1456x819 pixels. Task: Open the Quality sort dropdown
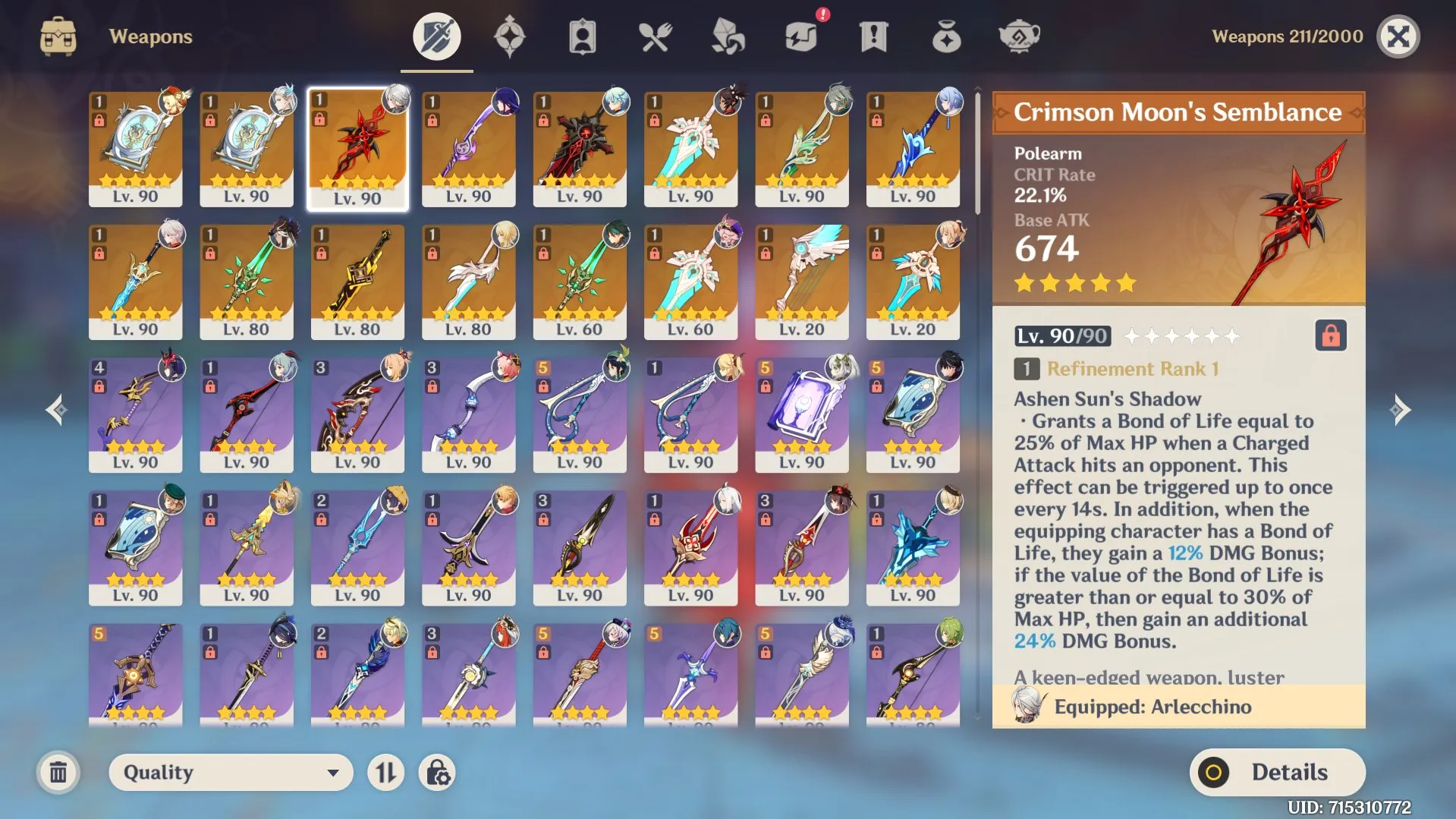pos(230,772)
